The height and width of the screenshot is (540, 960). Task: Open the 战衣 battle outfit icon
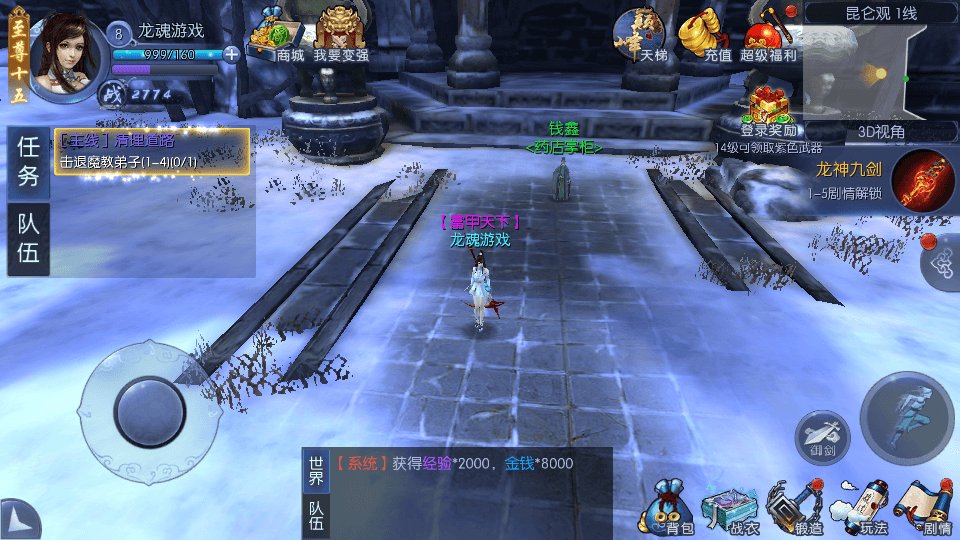(731, 506)
